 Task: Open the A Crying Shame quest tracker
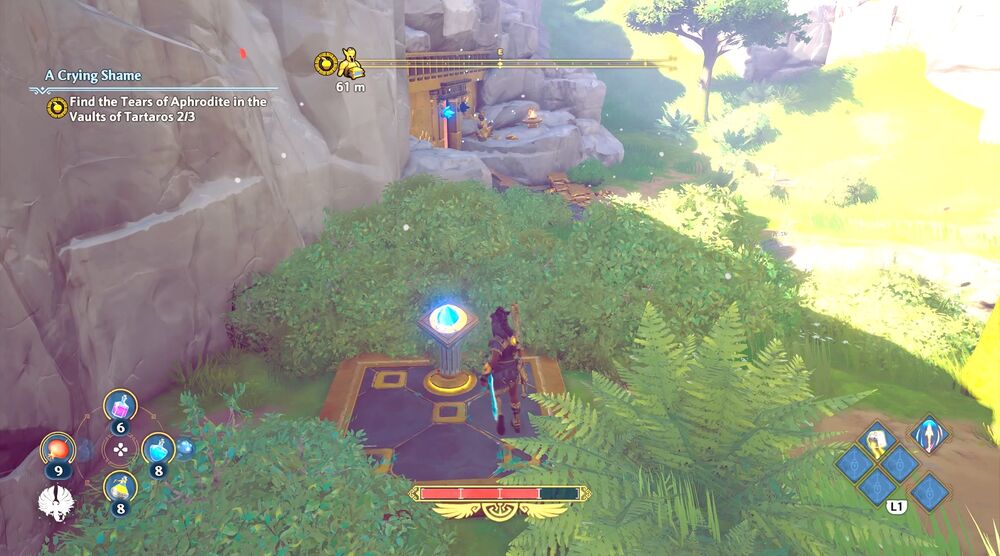click(x=93, y=76)
